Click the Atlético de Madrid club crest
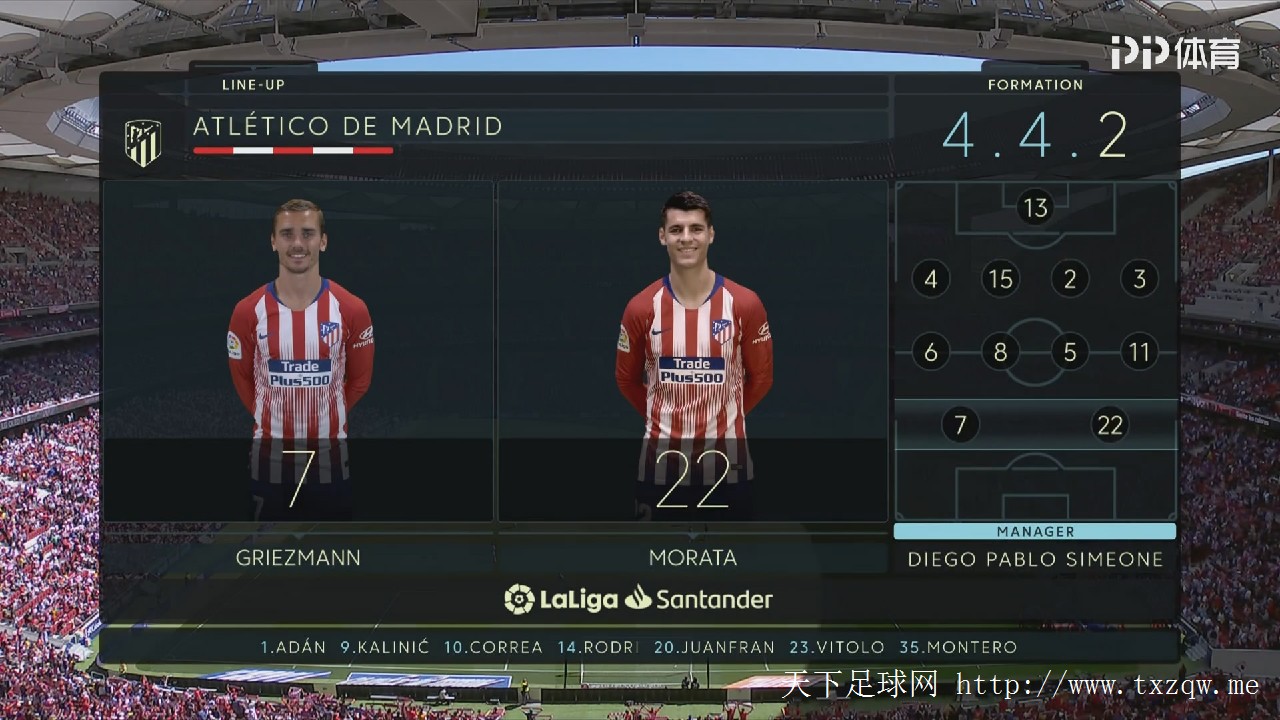This screenshot has height=720, width=1280. point(143,142)
